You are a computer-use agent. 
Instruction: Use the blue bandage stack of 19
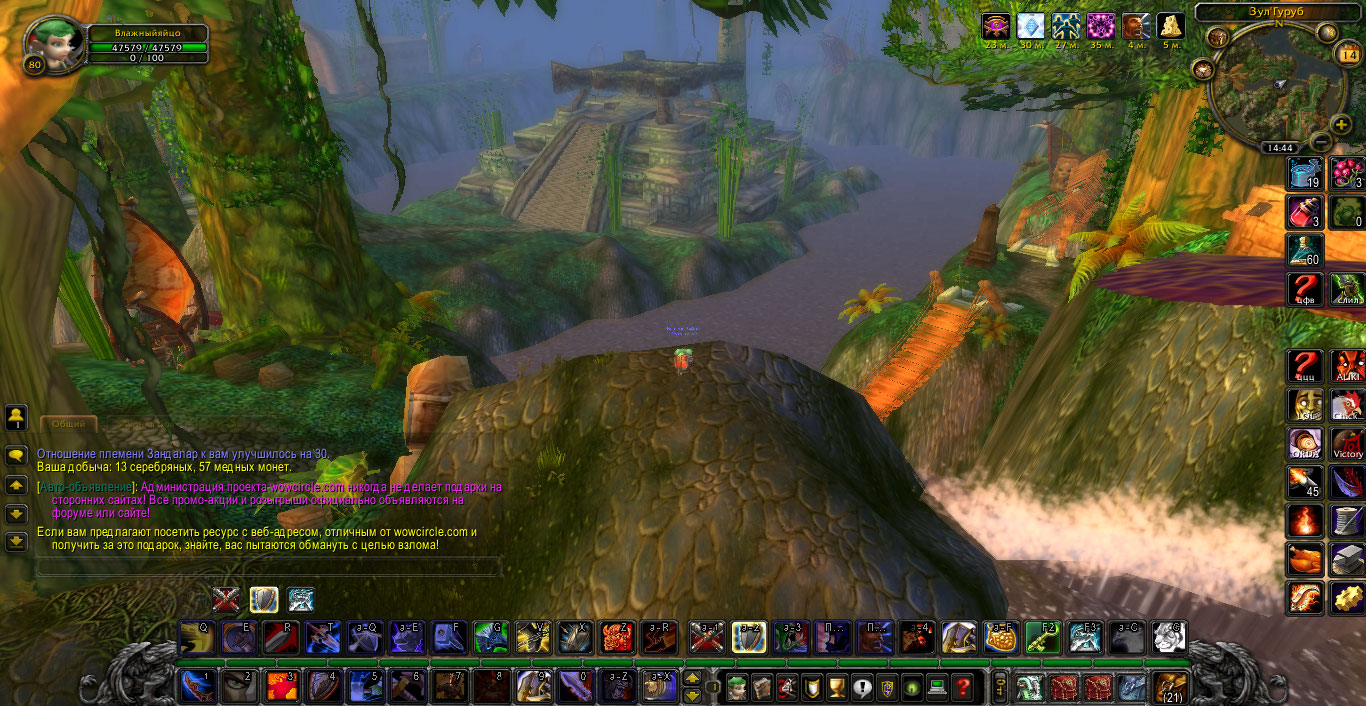coord(1305,173)
